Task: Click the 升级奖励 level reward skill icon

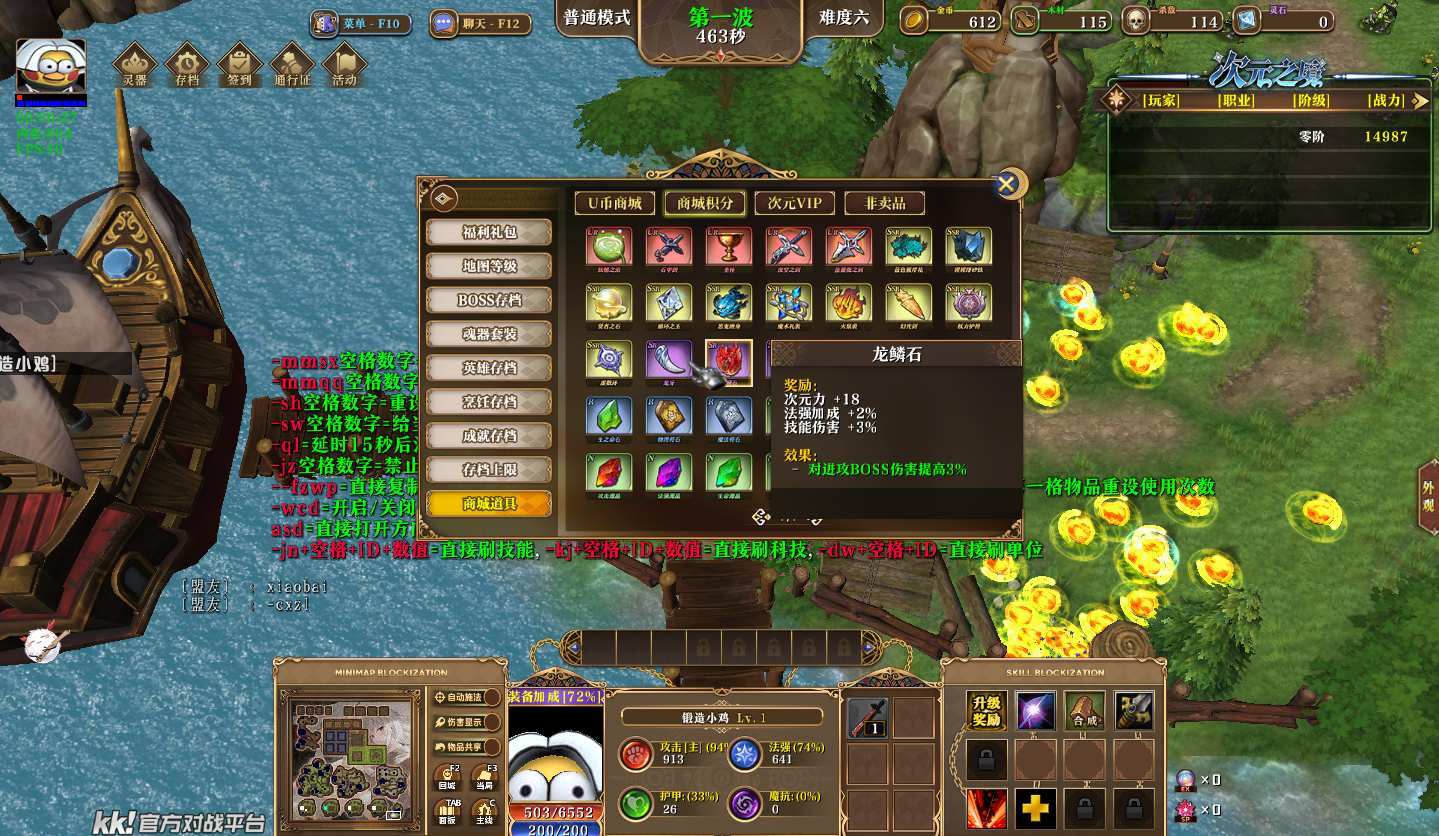Action: point(986,711)
